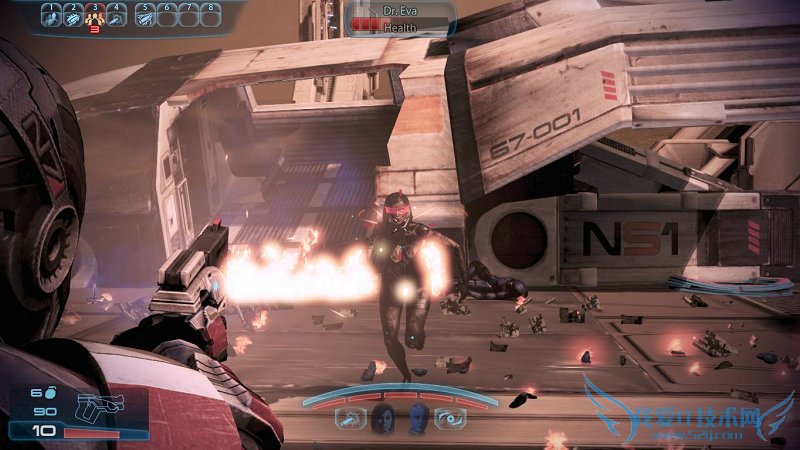Trigger the quick slot 4 power
The width and height of the screenshot is (800, 450).
click(x=117, y=15)
